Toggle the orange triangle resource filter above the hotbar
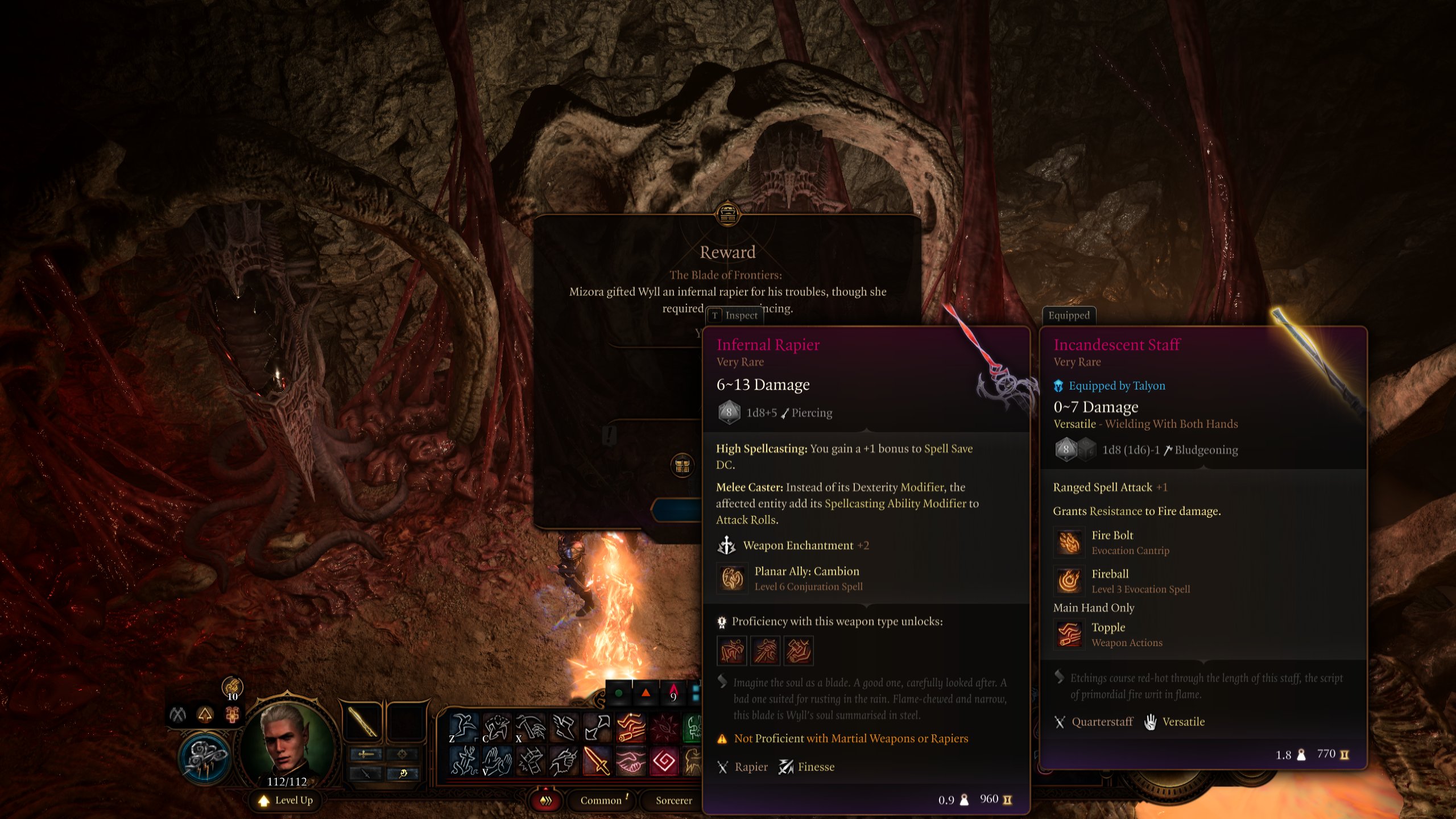The image size is (1456, 819). coord(647,693)
